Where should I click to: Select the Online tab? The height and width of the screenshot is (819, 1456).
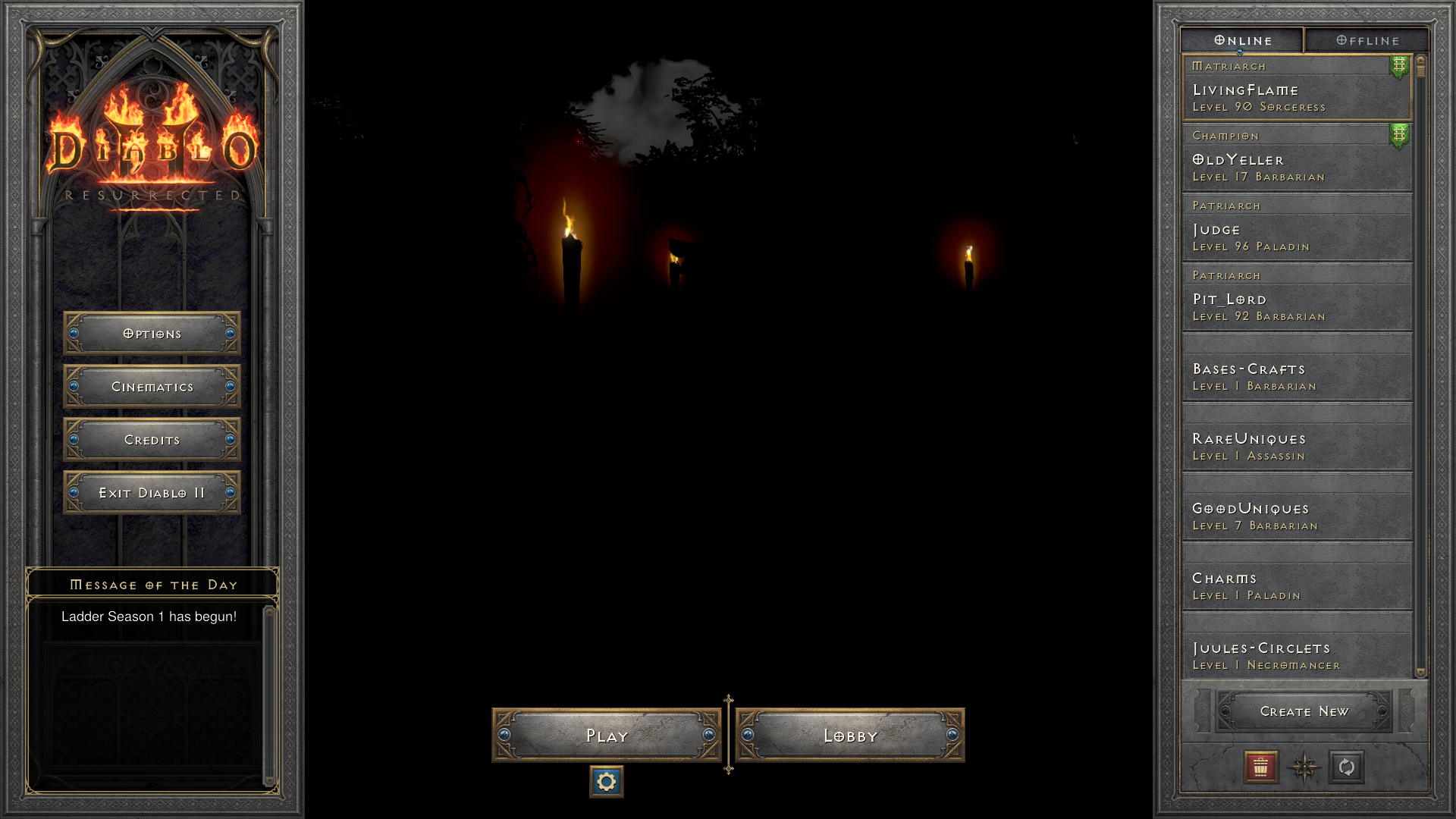pos(1241,40)
